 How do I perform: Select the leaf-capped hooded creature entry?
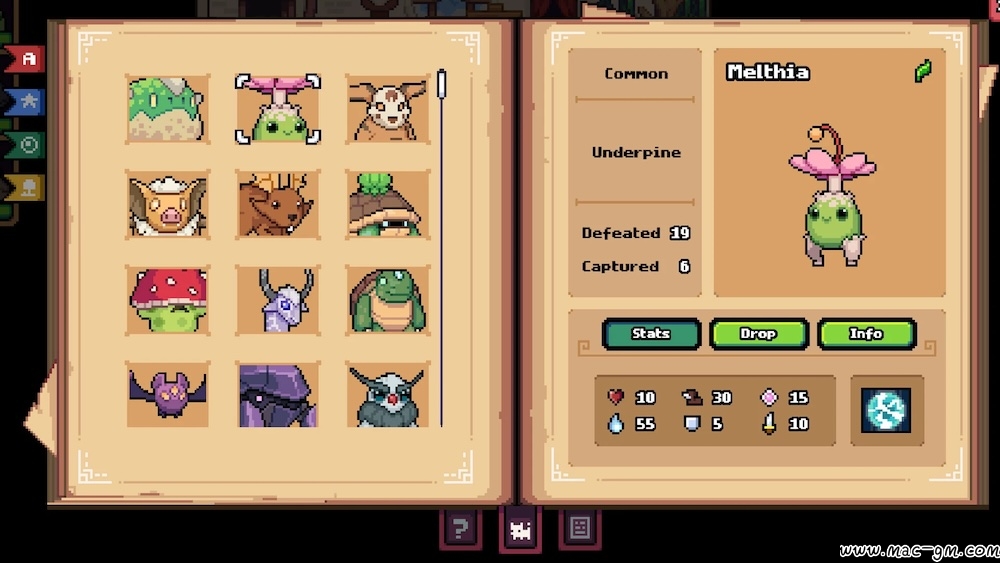(x=388, y=204)
